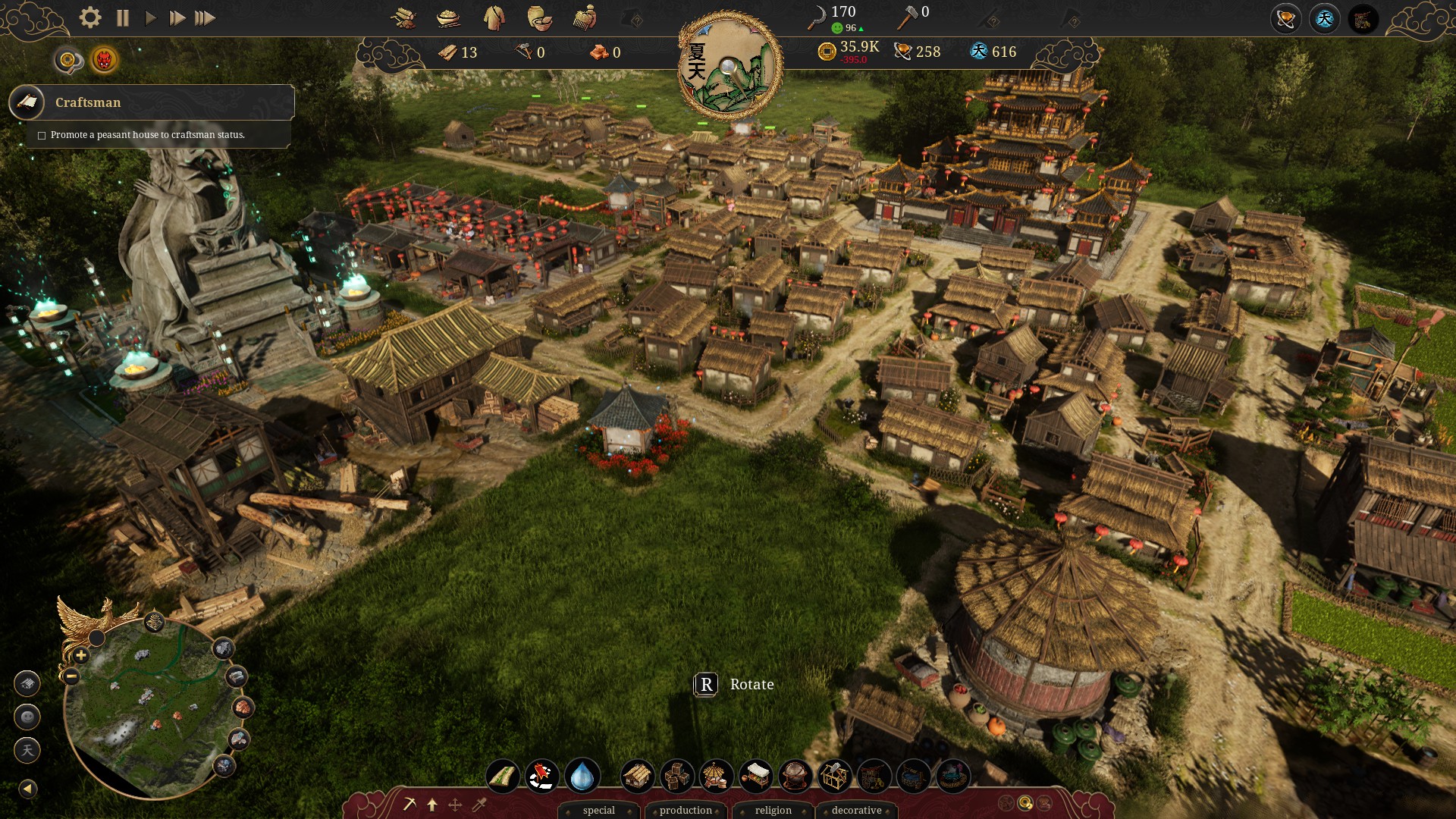Switch to the religion tab

coord(773,810)
